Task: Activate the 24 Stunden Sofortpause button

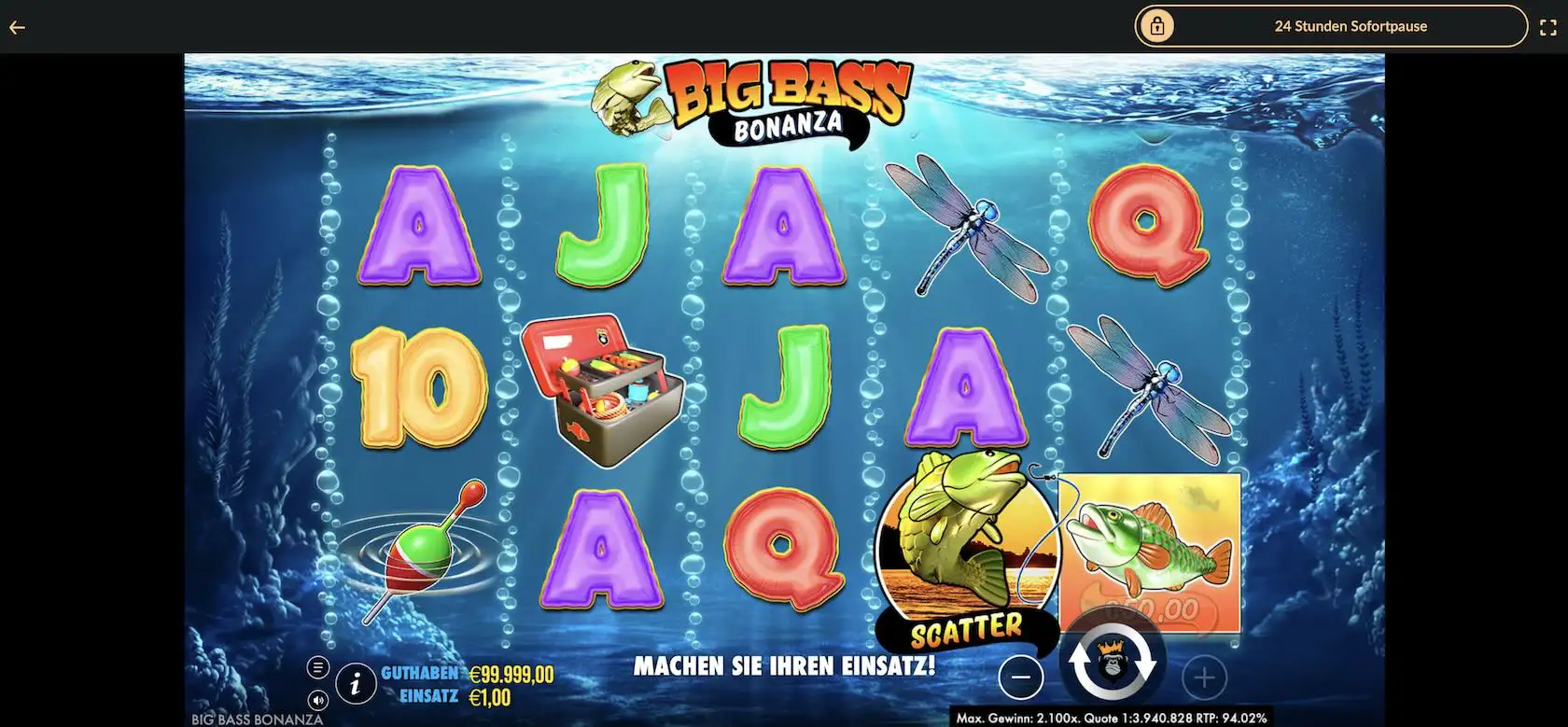Action: (x=1330, y=26)
